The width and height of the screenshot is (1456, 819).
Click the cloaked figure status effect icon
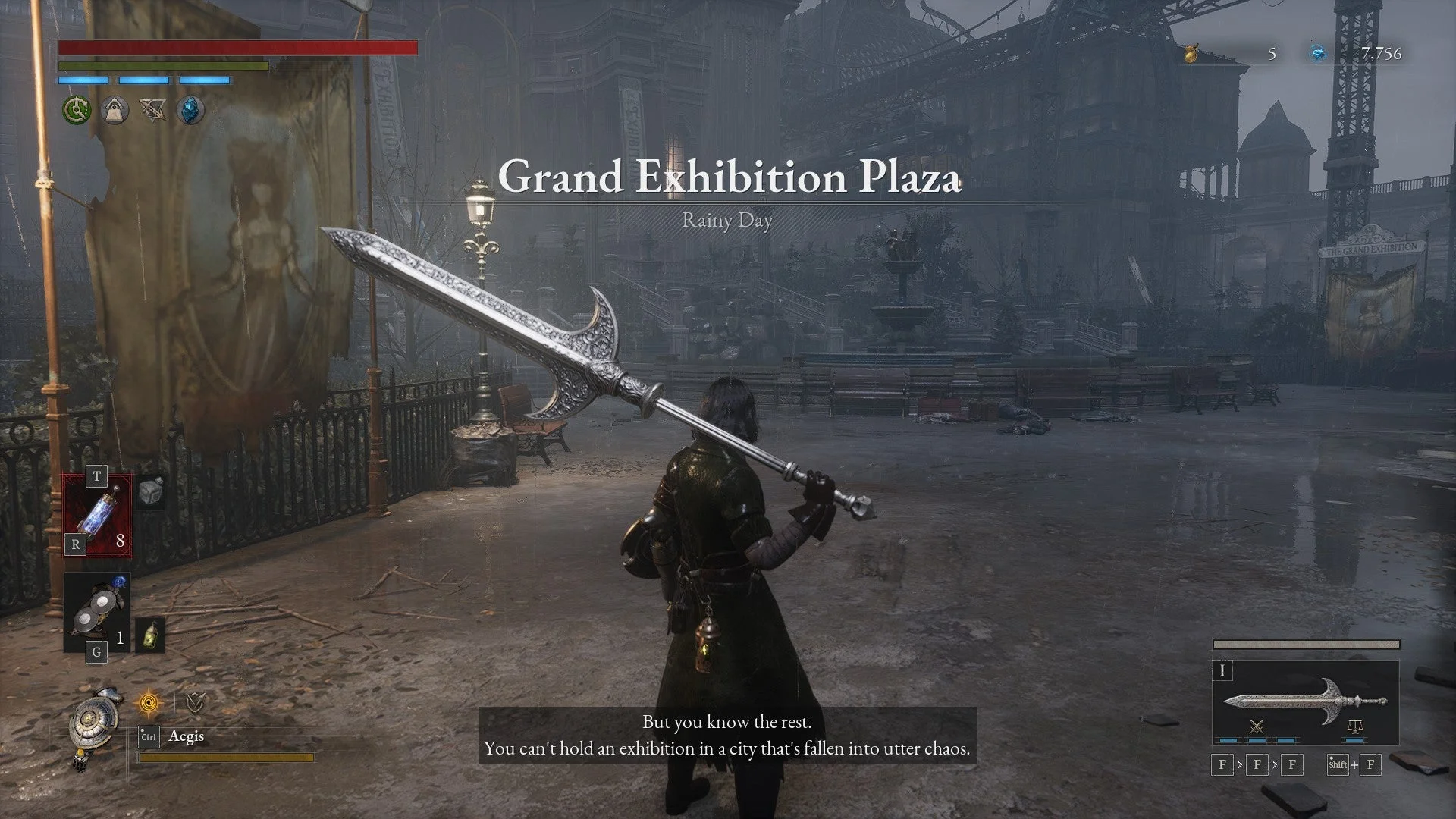pyautogui.click(x=114, y=109)
